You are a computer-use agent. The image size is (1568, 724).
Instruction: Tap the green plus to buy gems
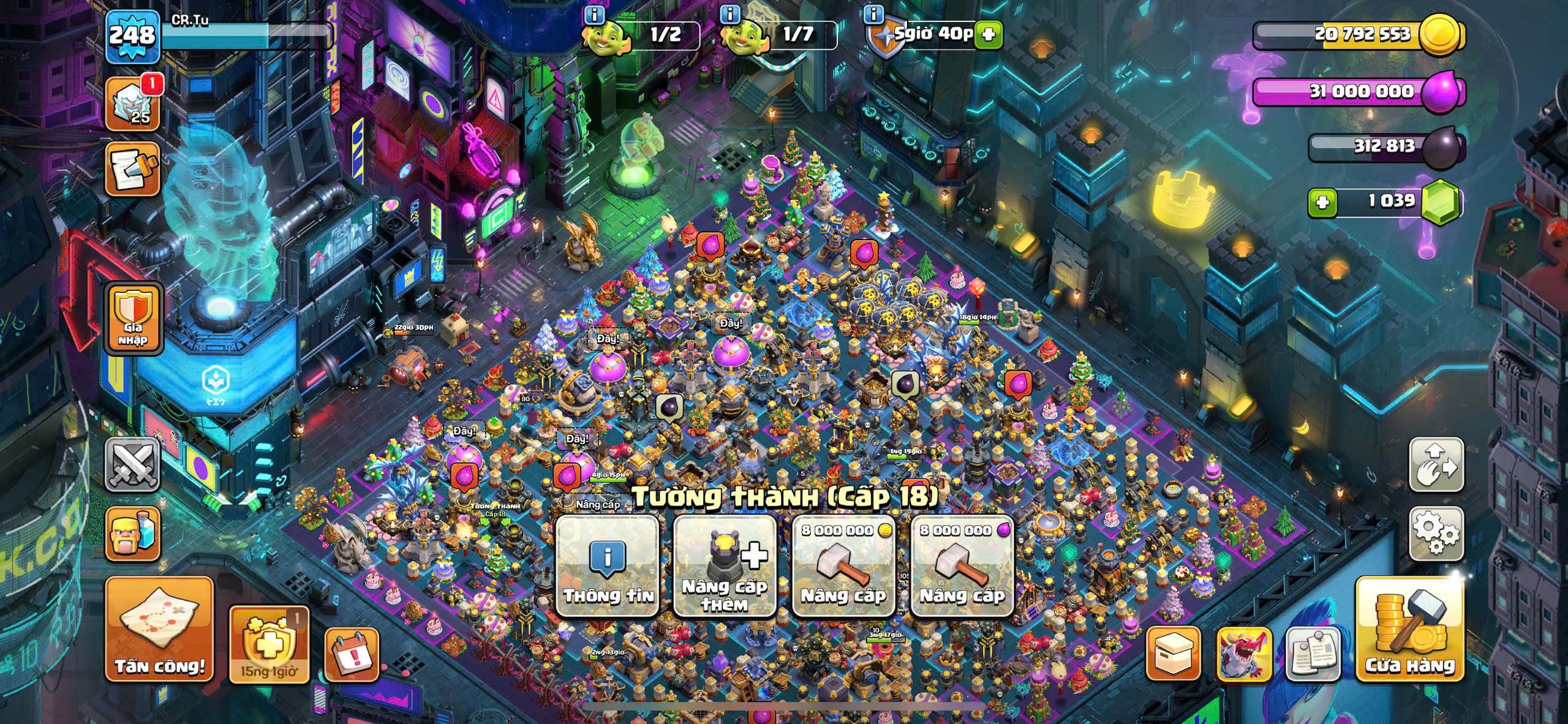(1322, 202)
